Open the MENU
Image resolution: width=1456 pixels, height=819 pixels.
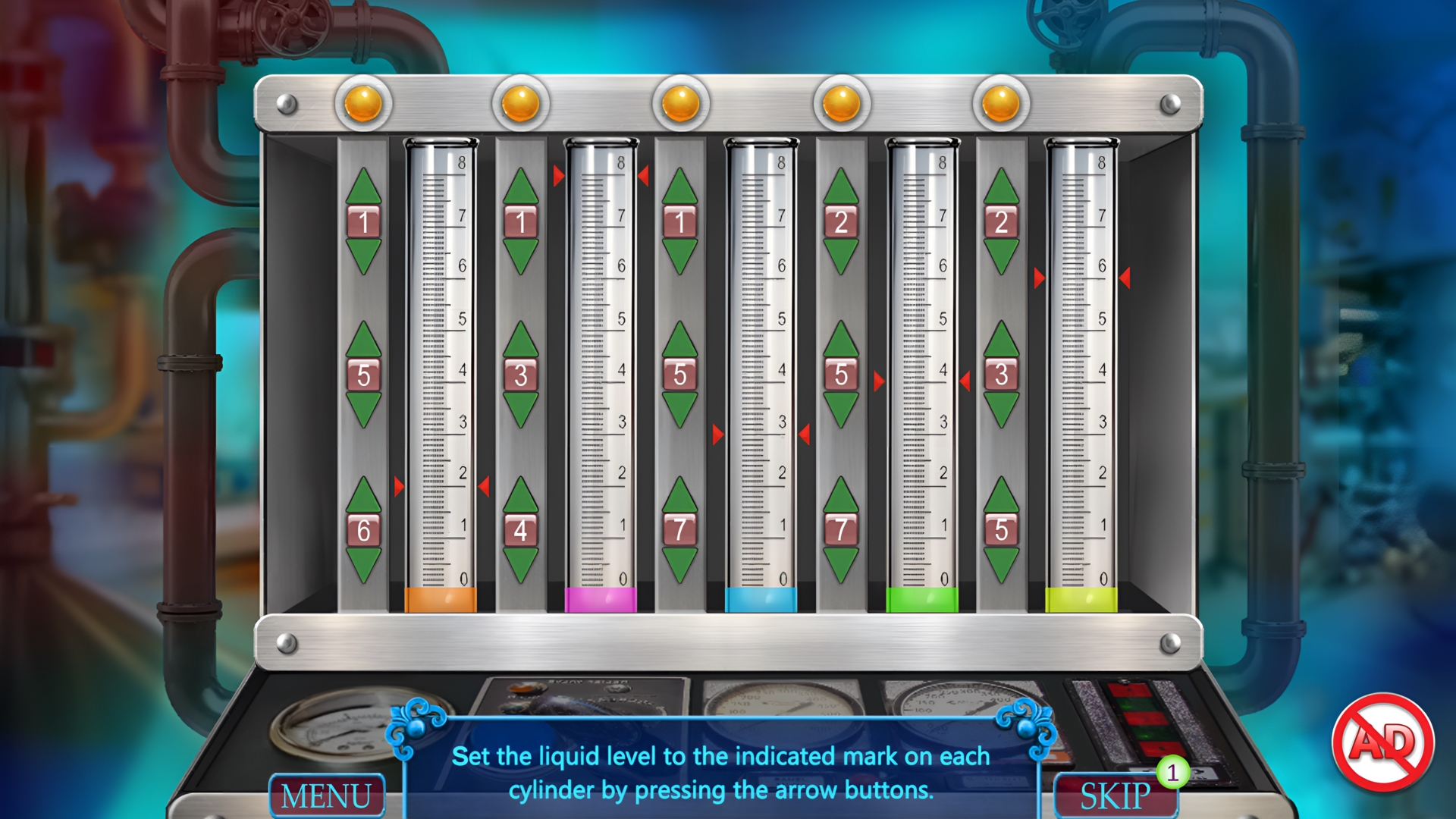328,795
